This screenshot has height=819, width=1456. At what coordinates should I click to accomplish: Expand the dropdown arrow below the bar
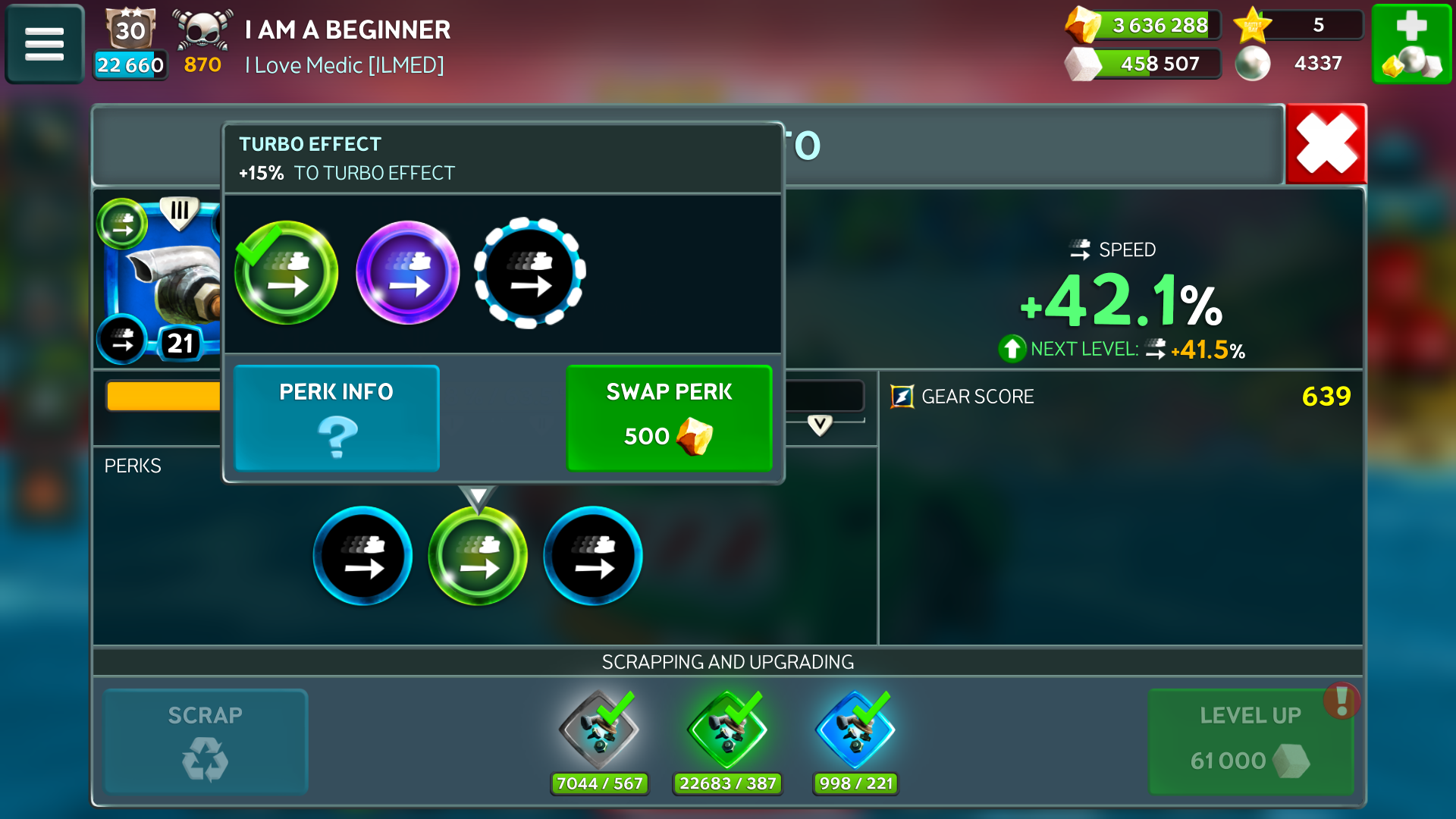click(x=820, y=425)
